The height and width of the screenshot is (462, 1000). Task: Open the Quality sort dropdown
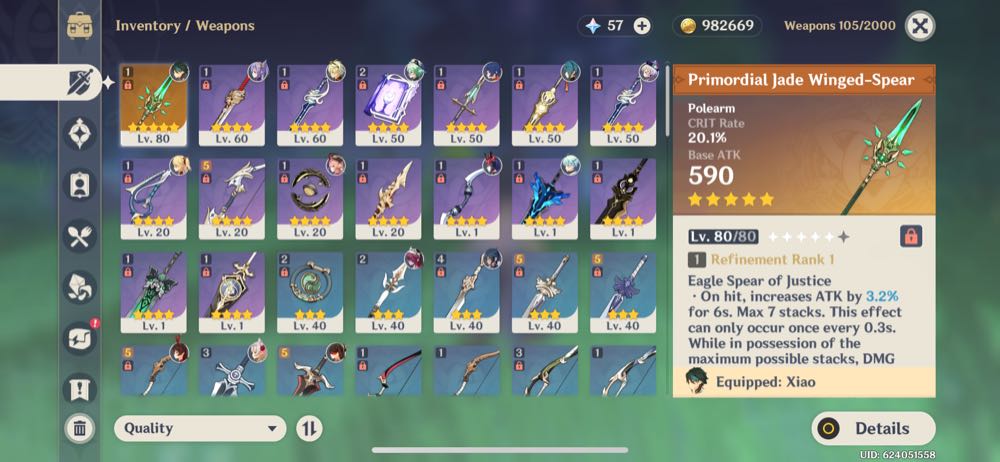click(200, 428)
